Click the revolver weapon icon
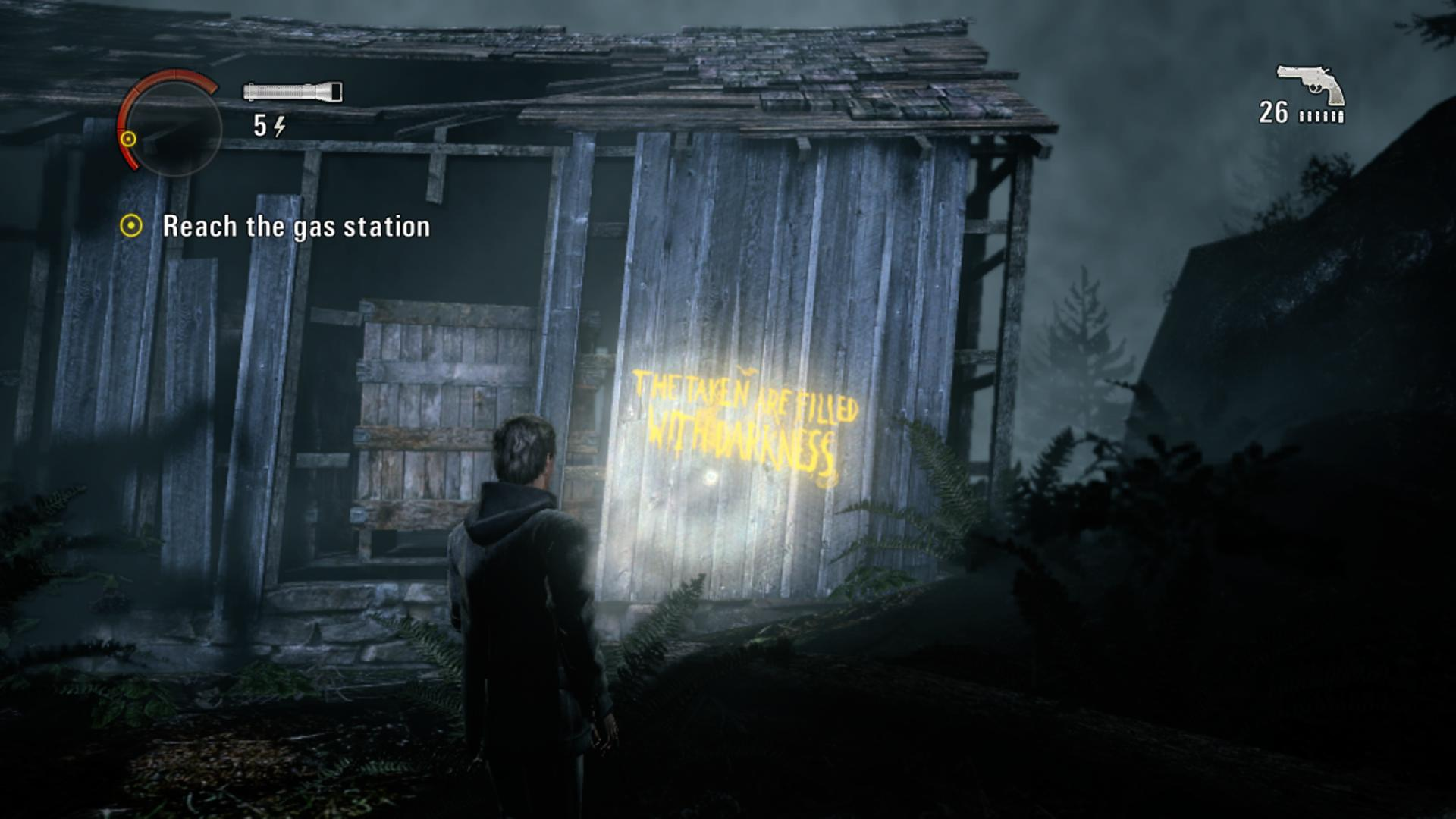1456x819 pixels. 1310,84
